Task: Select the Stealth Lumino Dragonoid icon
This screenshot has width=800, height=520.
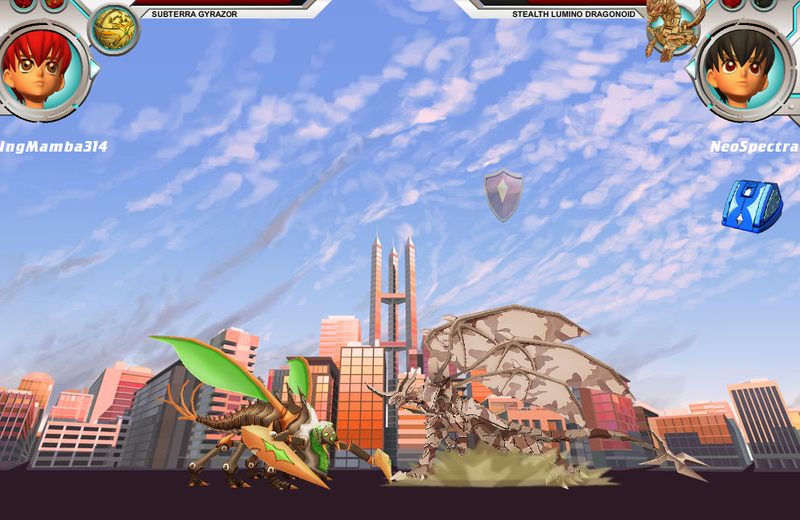Action: 672,27
